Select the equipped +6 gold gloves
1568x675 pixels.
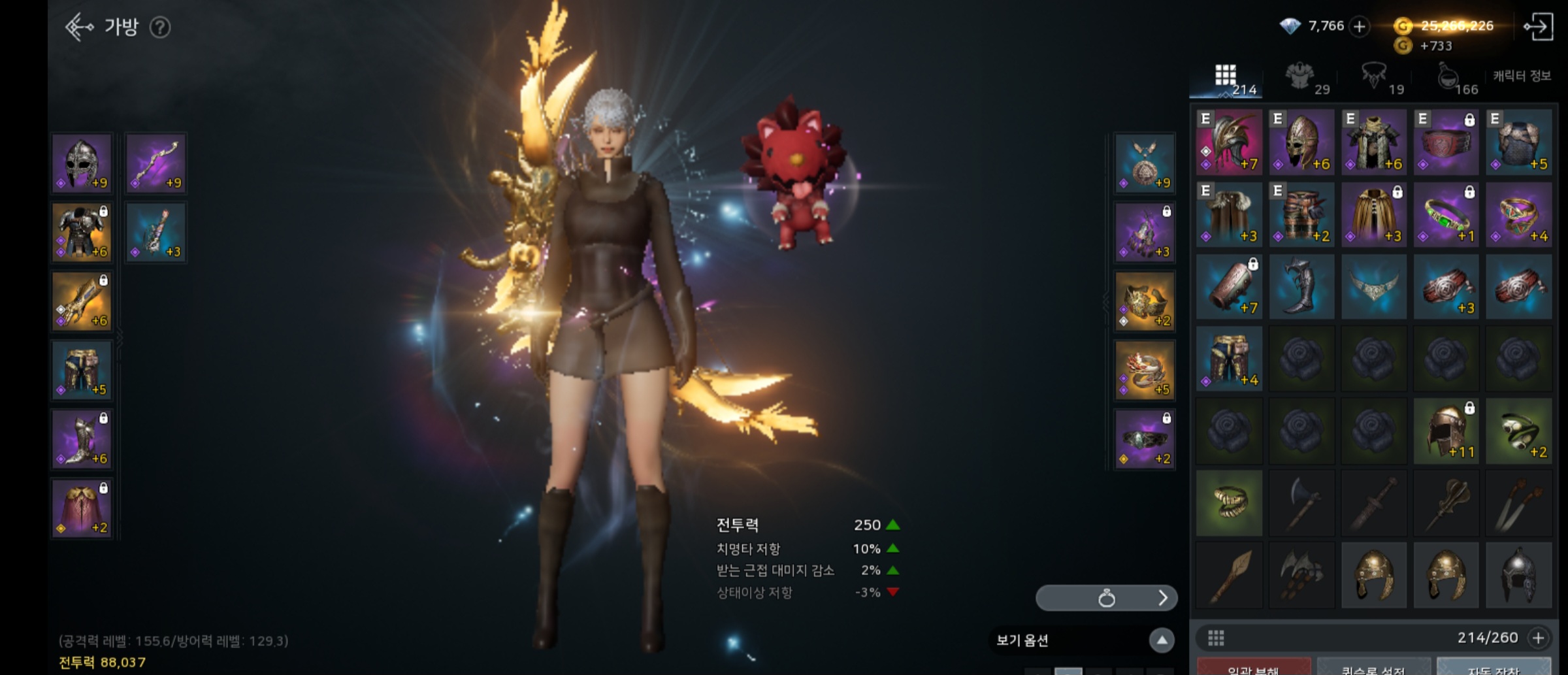tap(82, 301)
